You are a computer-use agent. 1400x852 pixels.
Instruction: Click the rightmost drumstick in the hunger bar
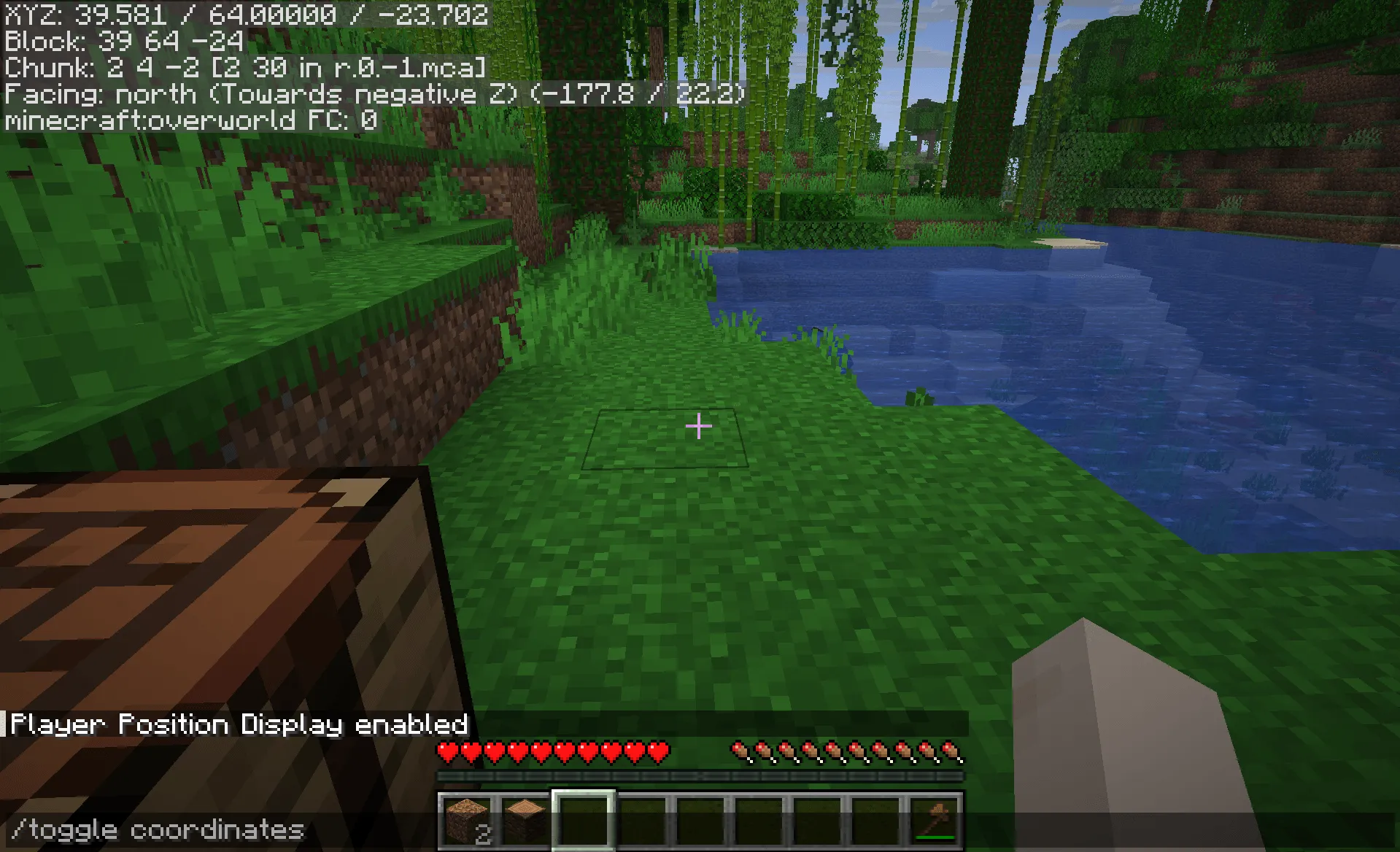point(948,749)
